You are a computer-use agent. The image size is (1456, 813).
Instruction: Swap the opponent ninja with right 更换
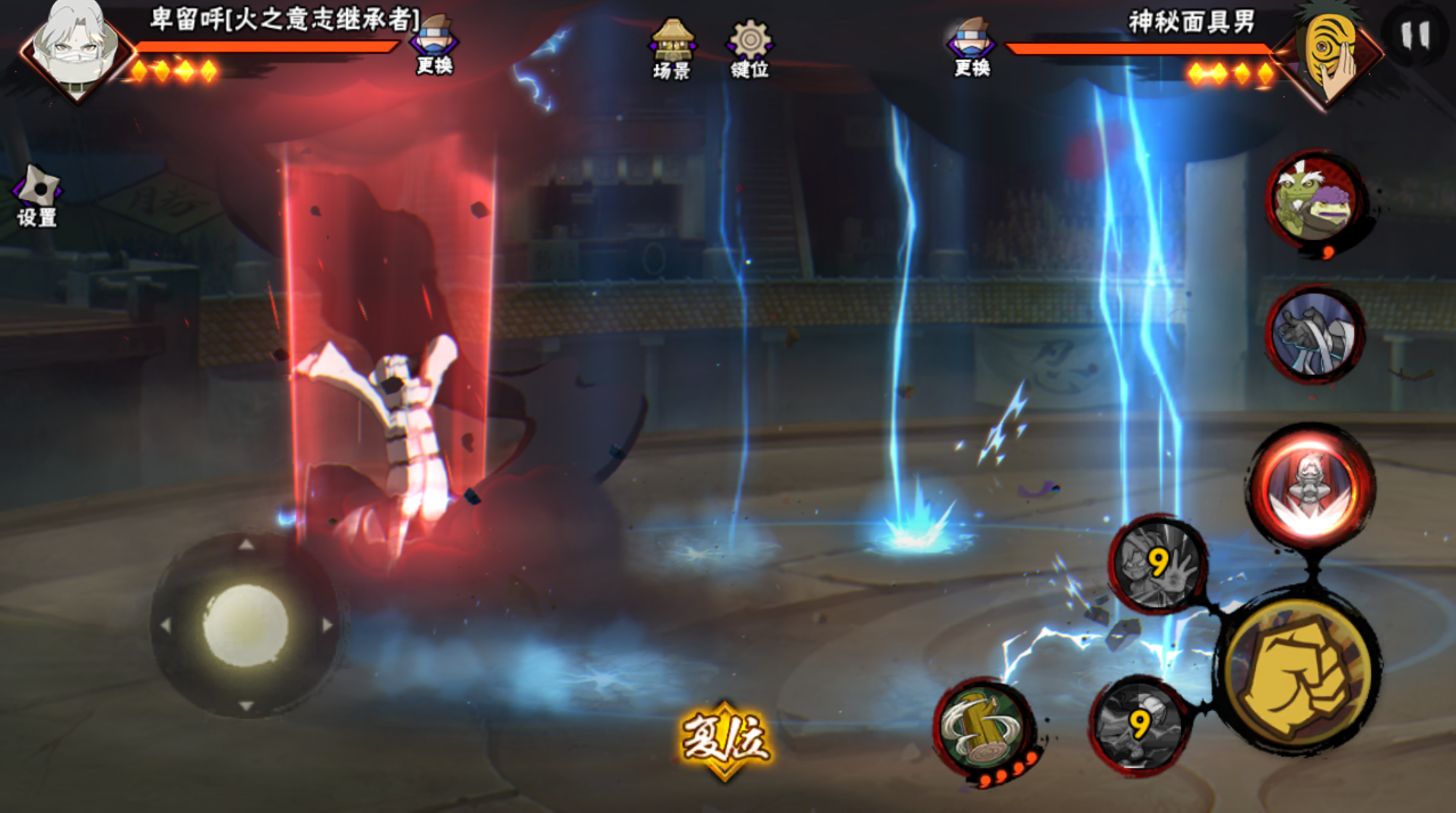click(972, 49)
